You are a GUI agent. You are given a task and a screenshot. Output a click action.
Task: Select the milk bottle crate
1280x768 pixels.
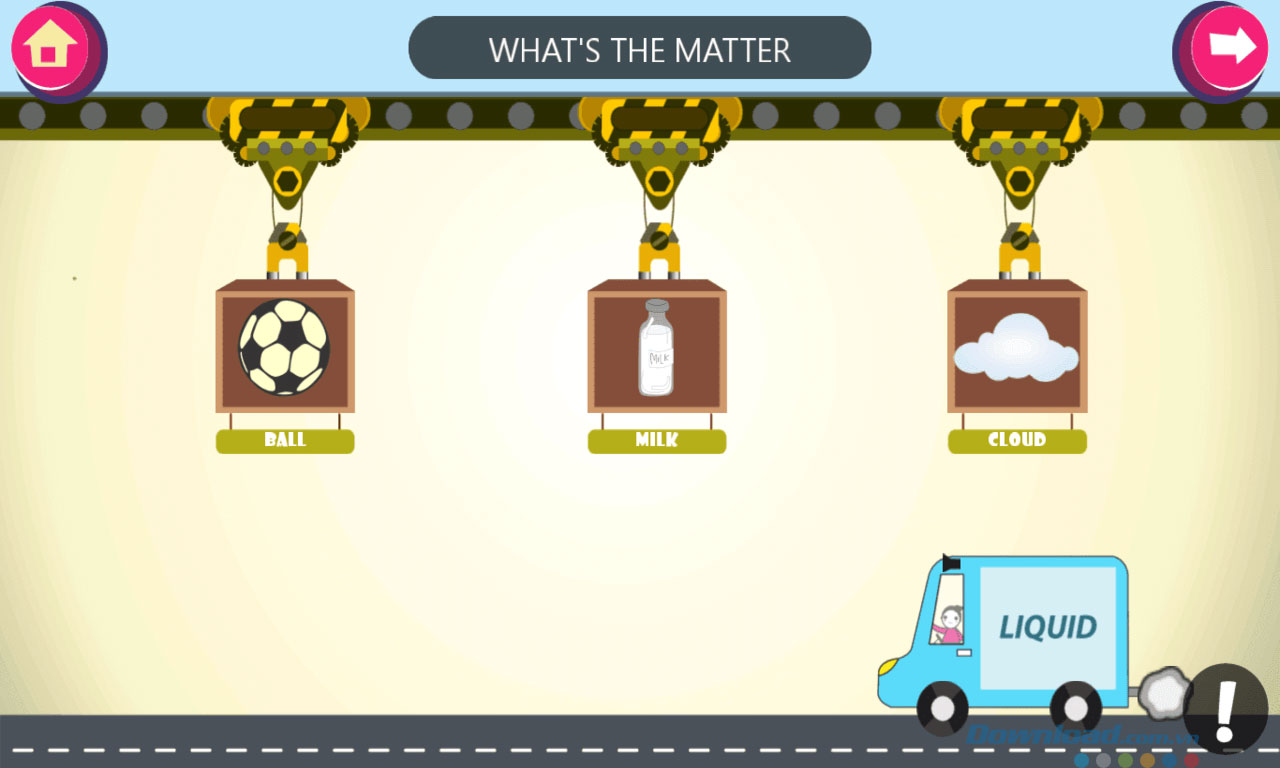pos(656,348)
